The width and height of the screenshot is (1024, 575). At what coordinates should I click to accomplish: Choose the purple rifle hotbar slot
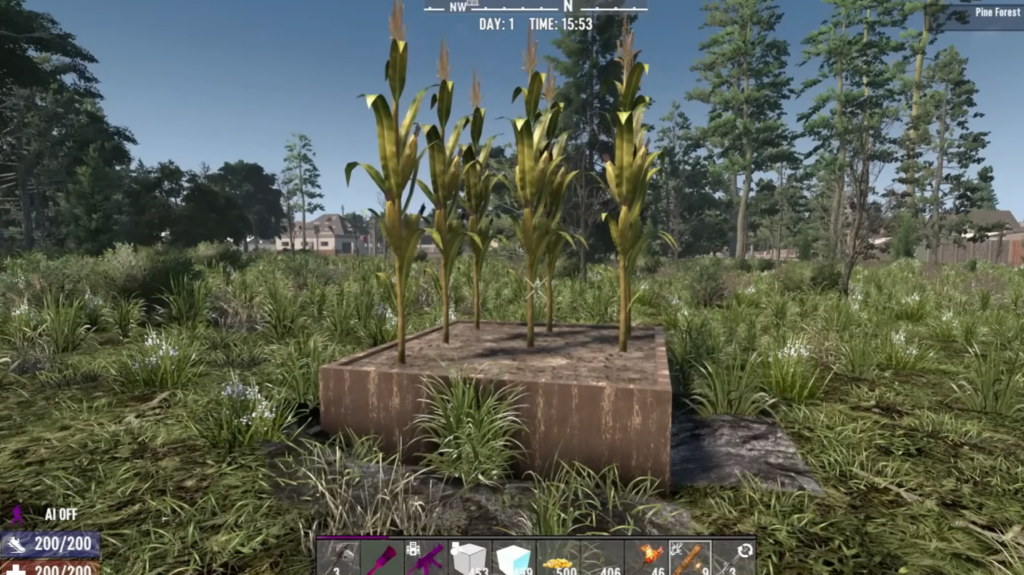pos(426,558)
